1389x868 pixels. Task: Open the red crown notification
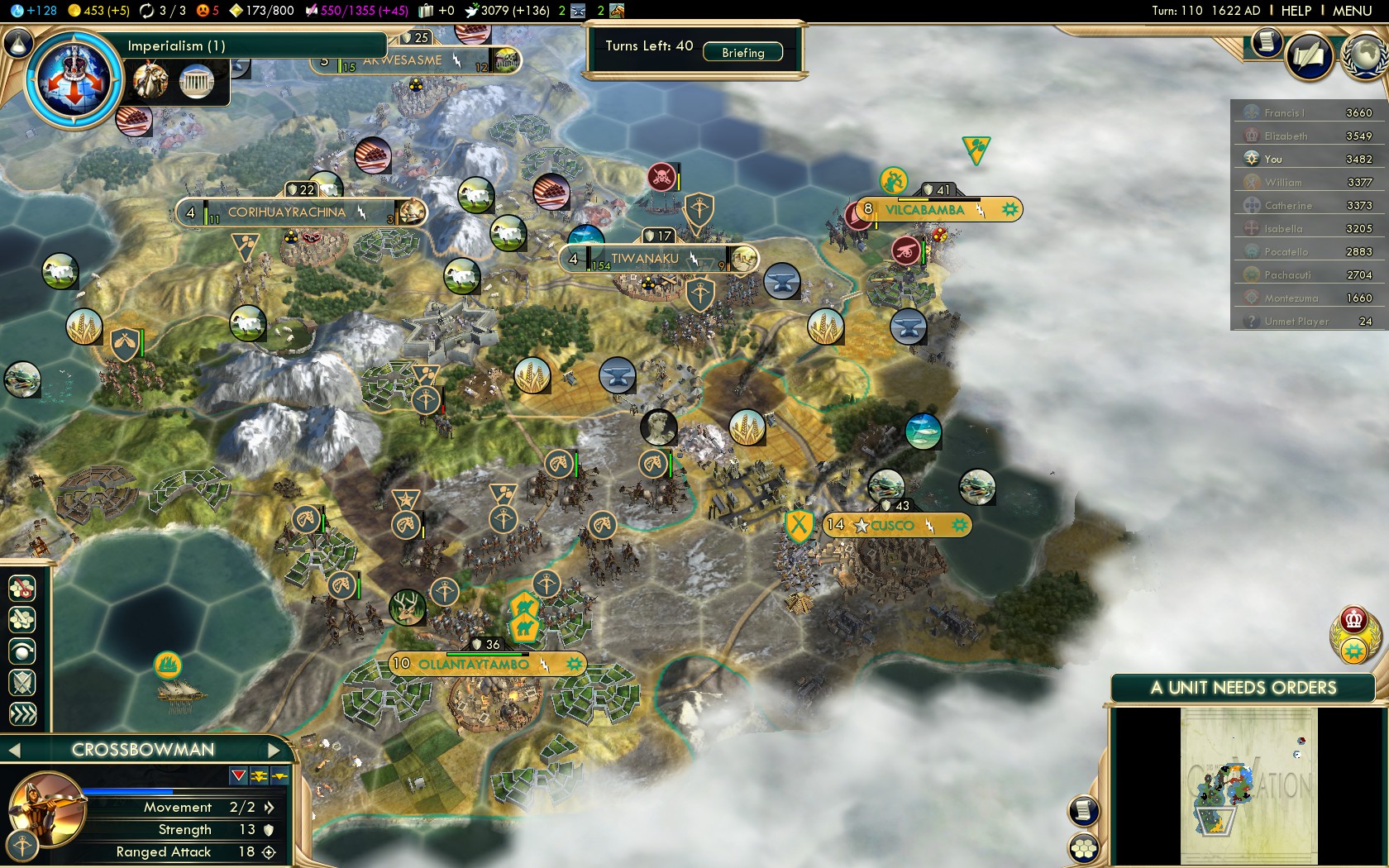coord(1353,618)
